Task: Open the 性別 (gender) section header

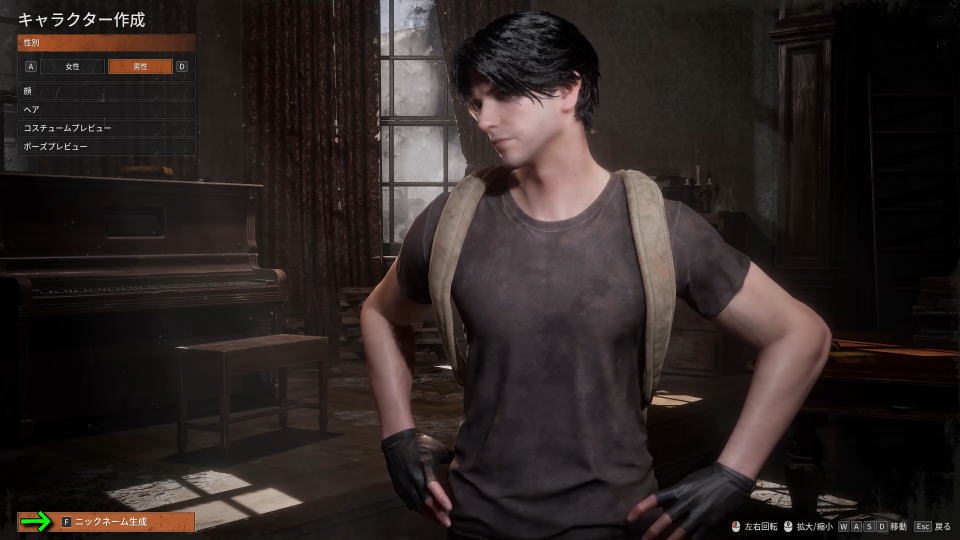Action: 106,43
